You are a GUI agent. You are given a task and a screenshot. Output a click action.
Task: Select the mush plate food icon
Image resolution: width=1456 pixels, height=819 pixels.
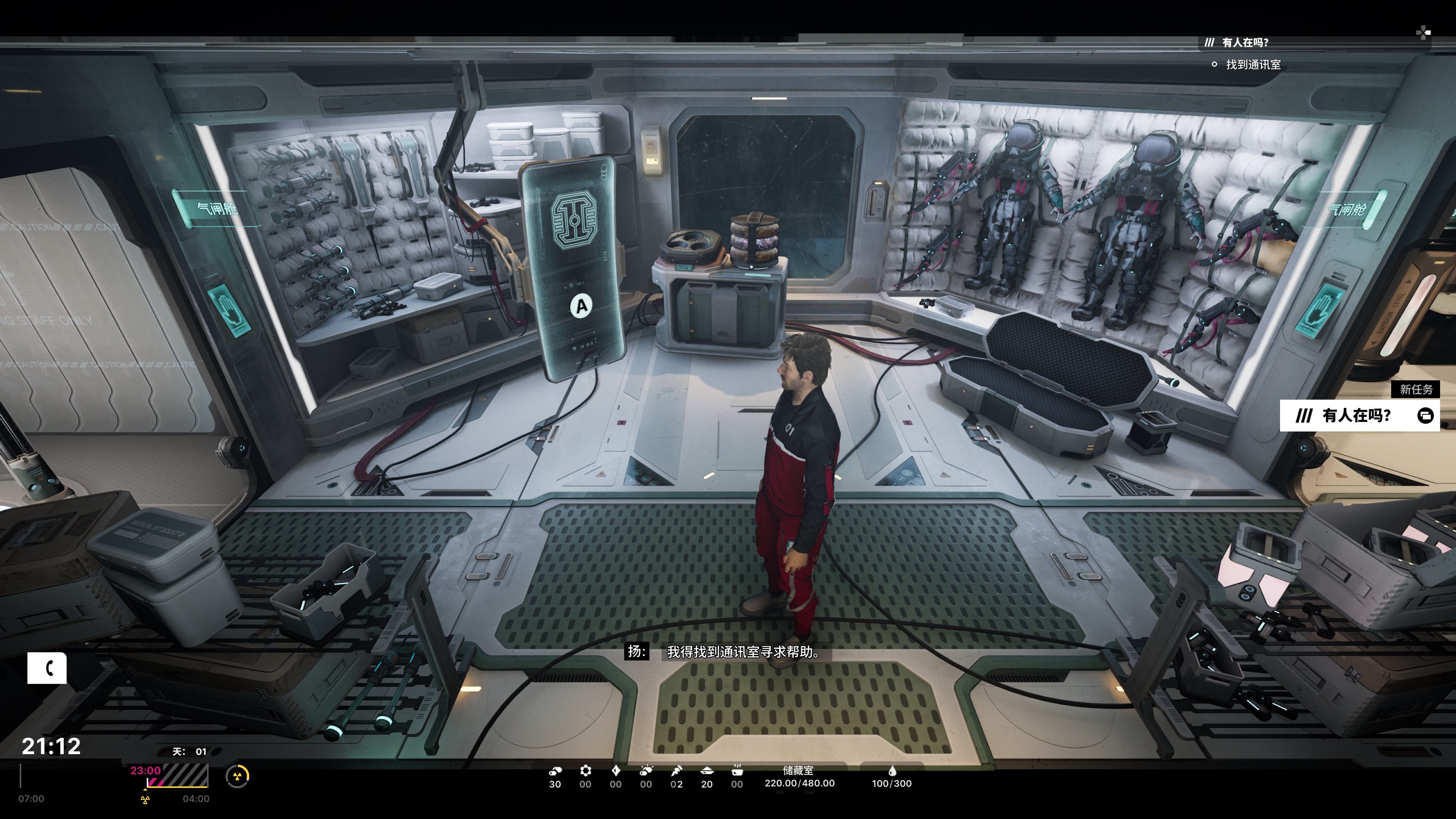coord(706,770)
